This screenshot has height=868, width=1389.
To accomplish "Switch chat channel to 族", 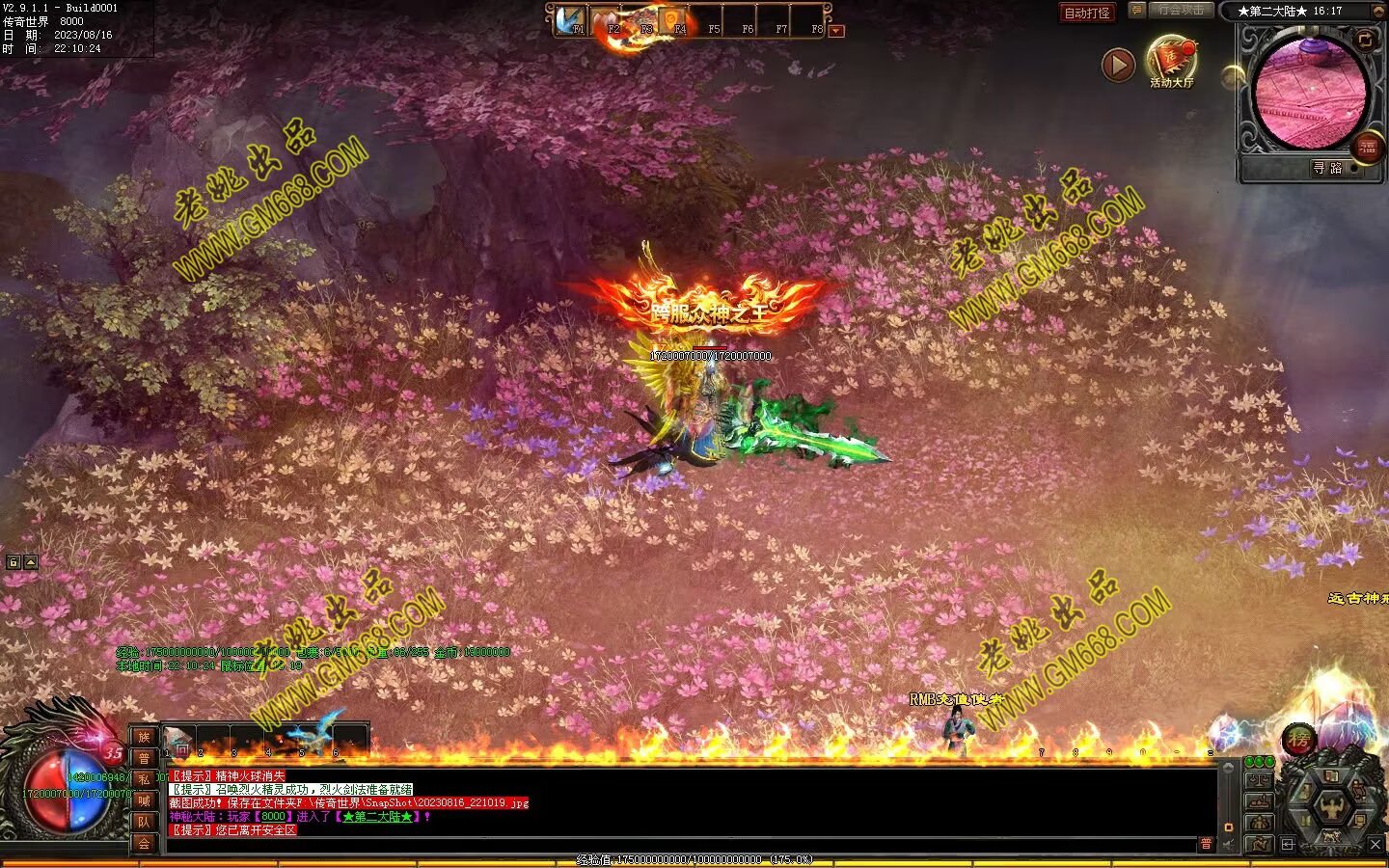I will [x=144, y=738].
